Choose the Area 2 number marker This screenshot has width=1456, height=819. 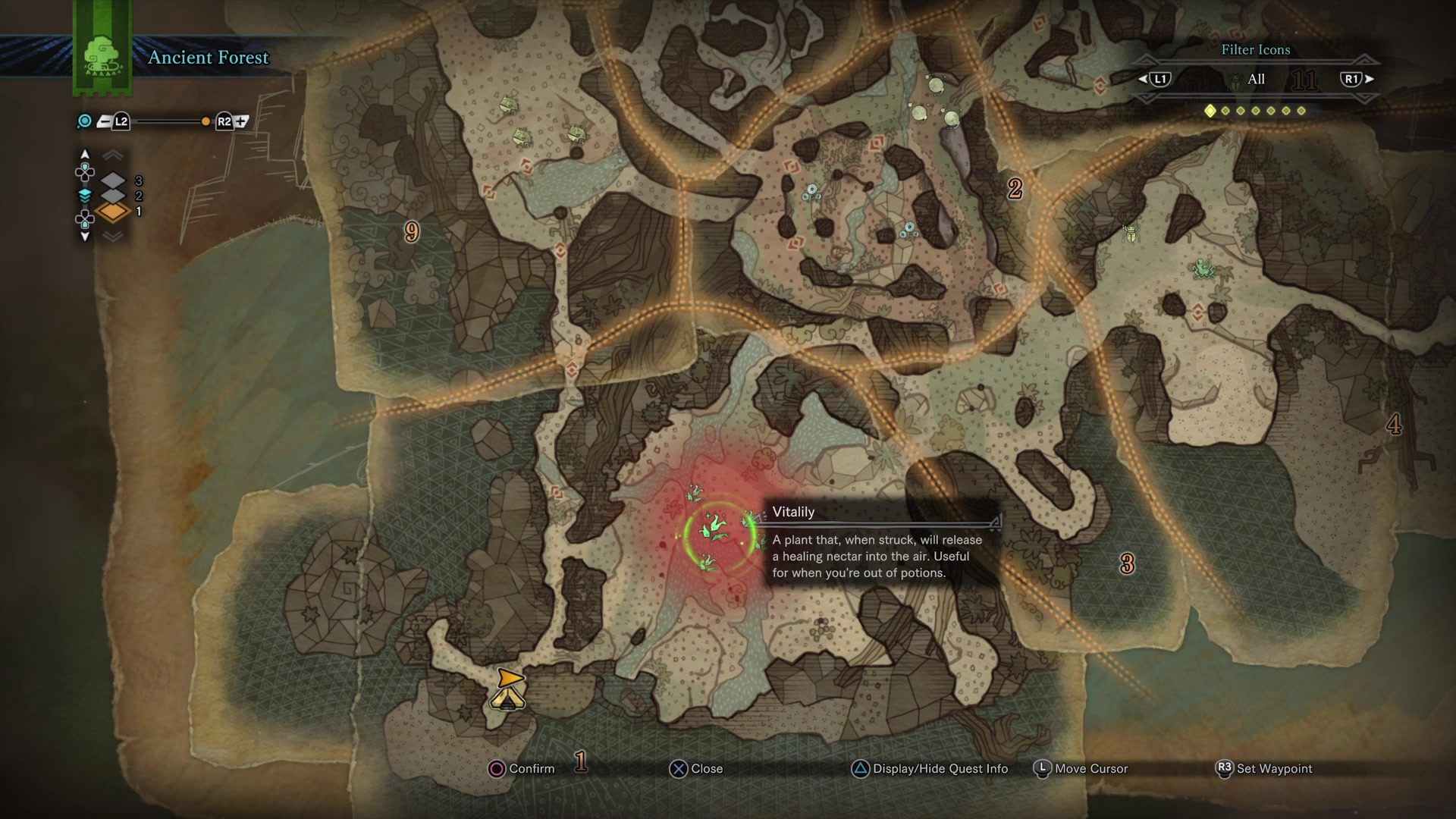pyautogui.click(x=1015, y=188)
